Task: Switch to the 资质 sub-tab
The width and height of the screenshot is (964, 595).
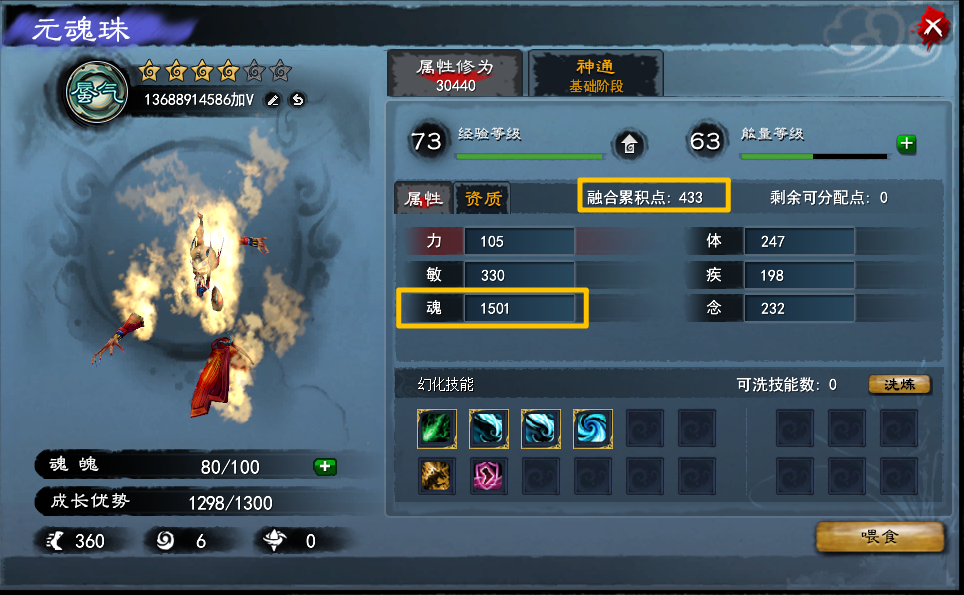Action: pos(482,198)
